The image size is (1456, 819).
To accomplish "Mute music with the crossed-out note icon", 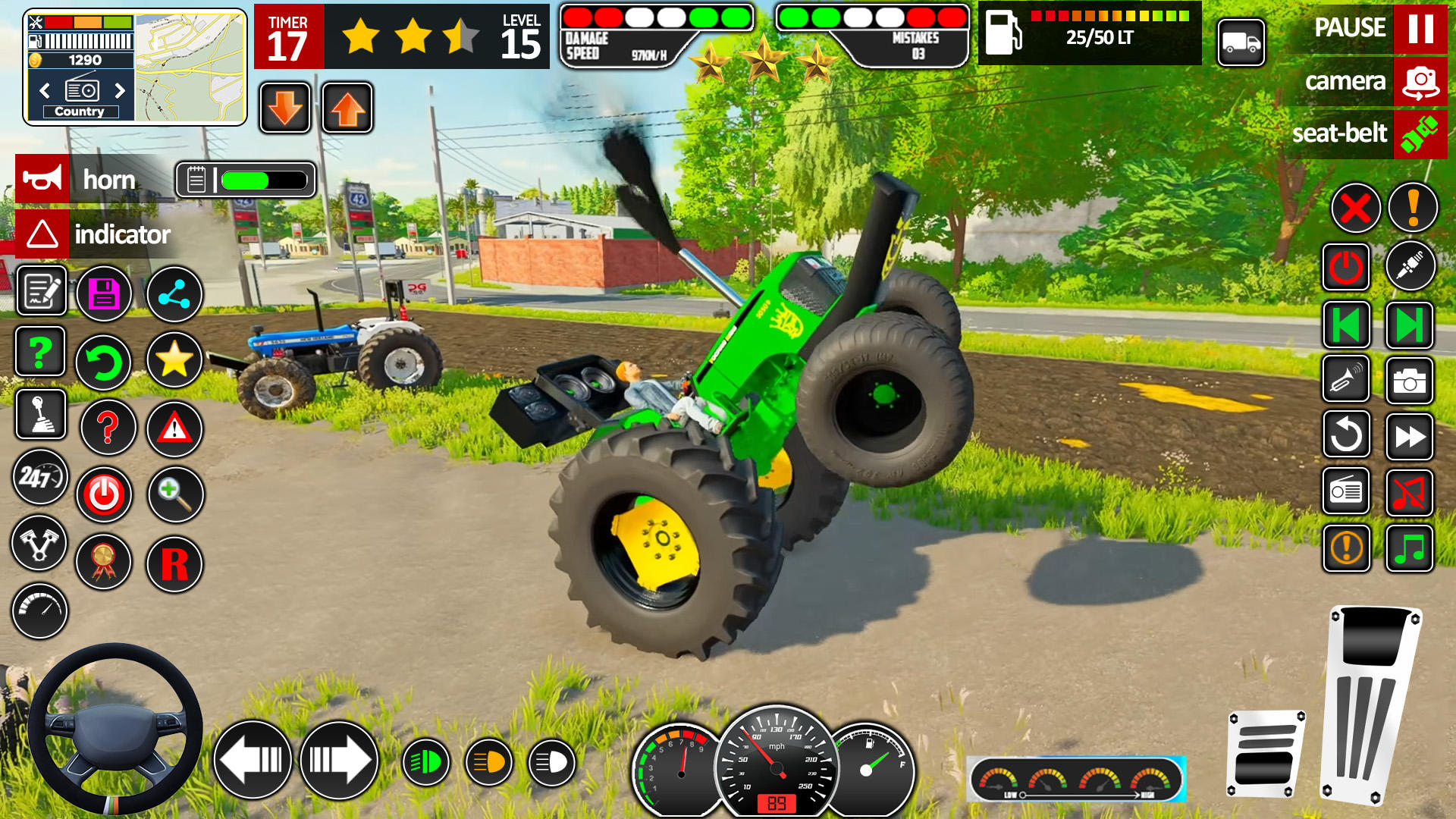I will (1409, 493).
